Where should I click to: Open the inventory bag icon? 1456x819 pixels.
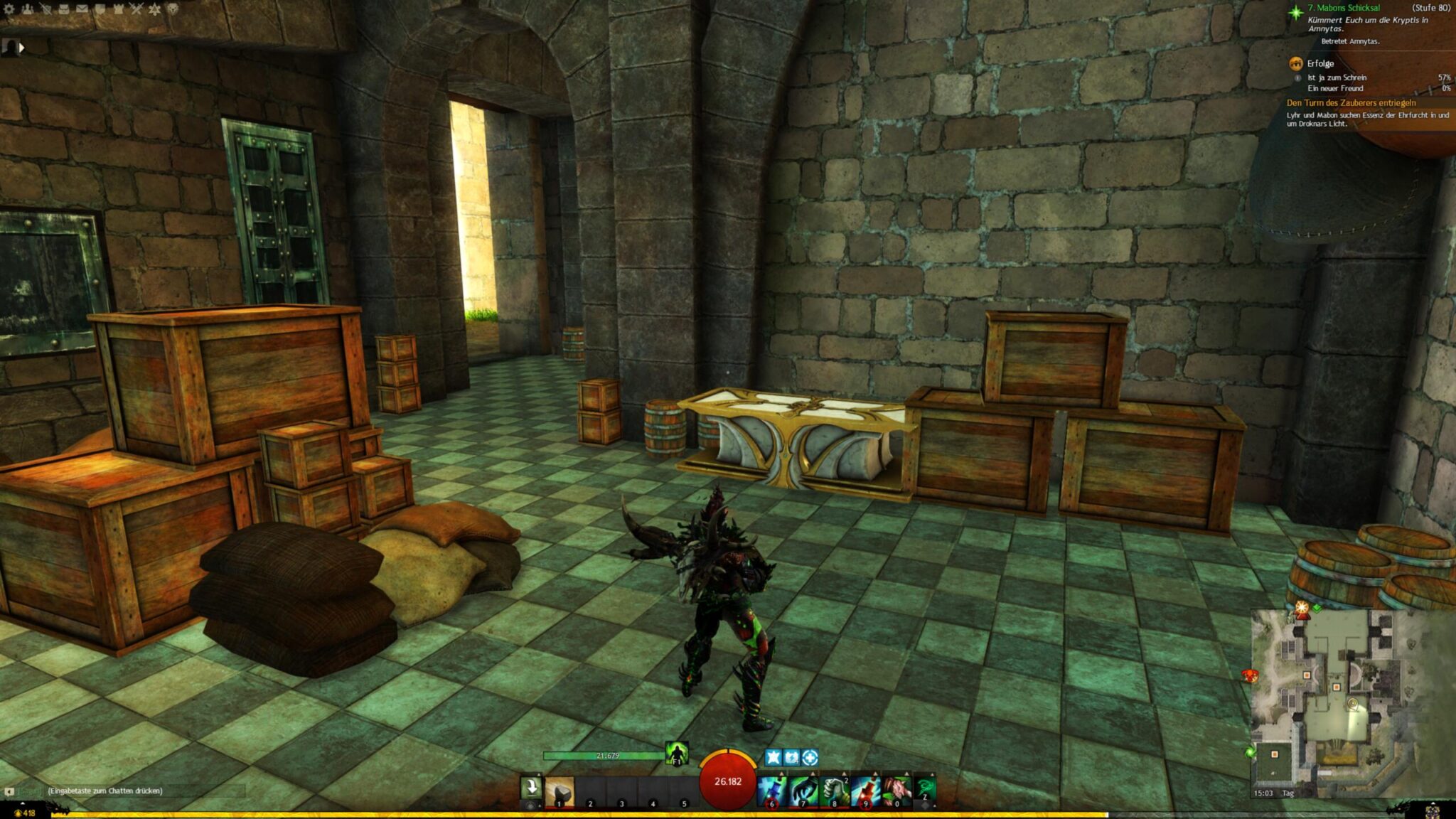(64, 9)
